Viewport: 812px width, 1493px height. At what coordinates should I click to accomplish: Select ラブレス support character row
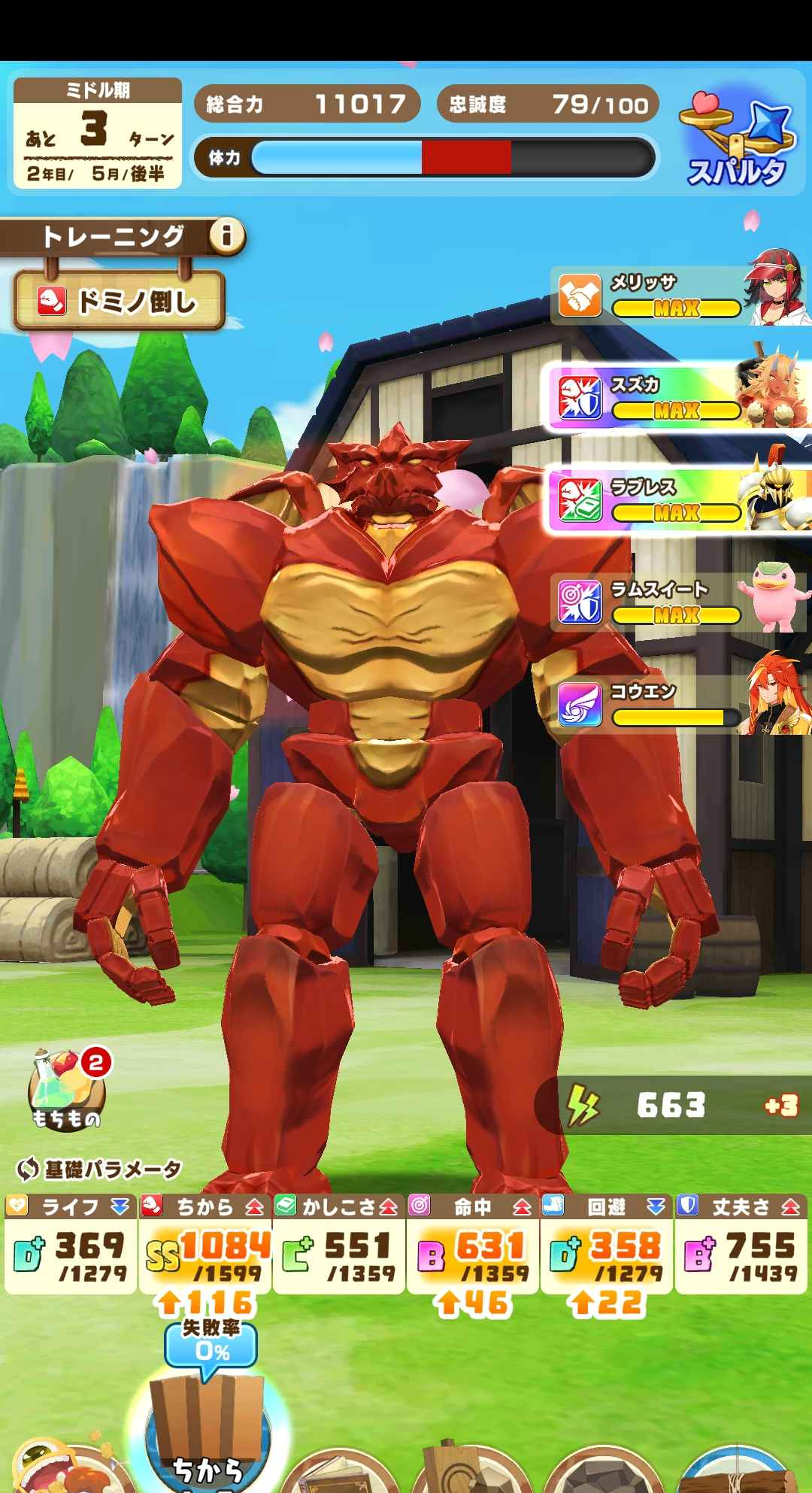[x=680, y=500]
